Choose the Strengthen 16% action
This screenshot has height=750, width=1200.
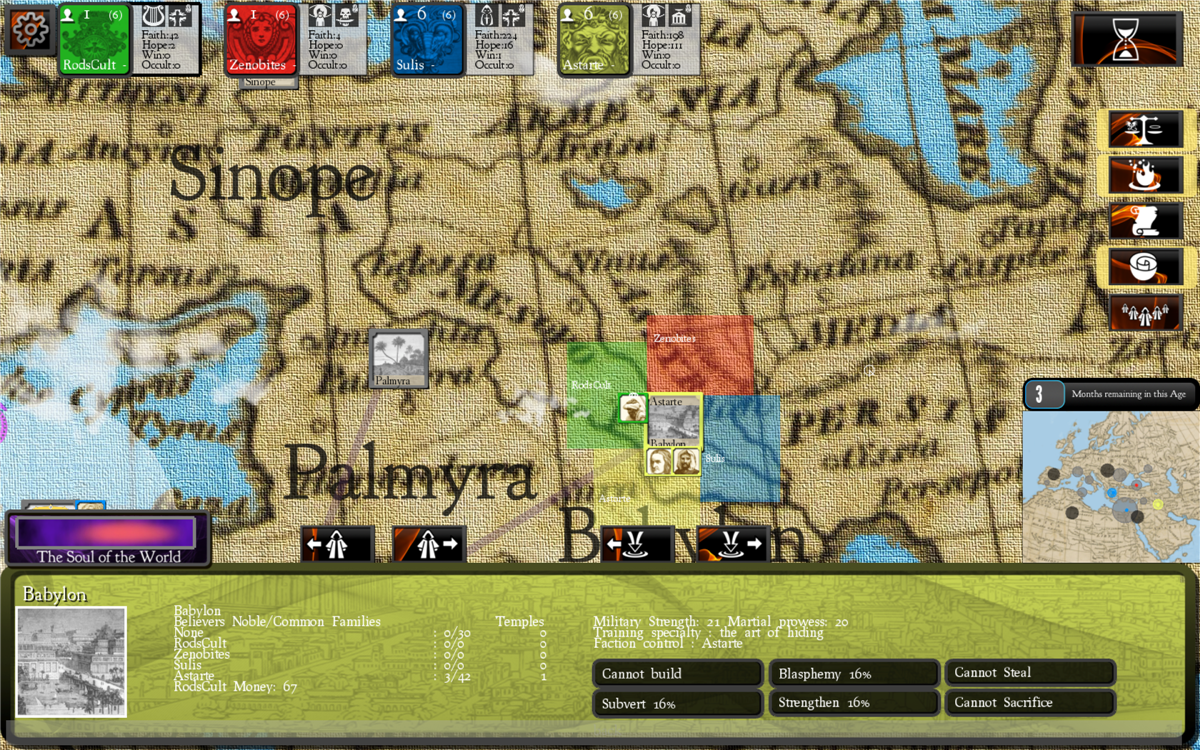pos(853,703)
